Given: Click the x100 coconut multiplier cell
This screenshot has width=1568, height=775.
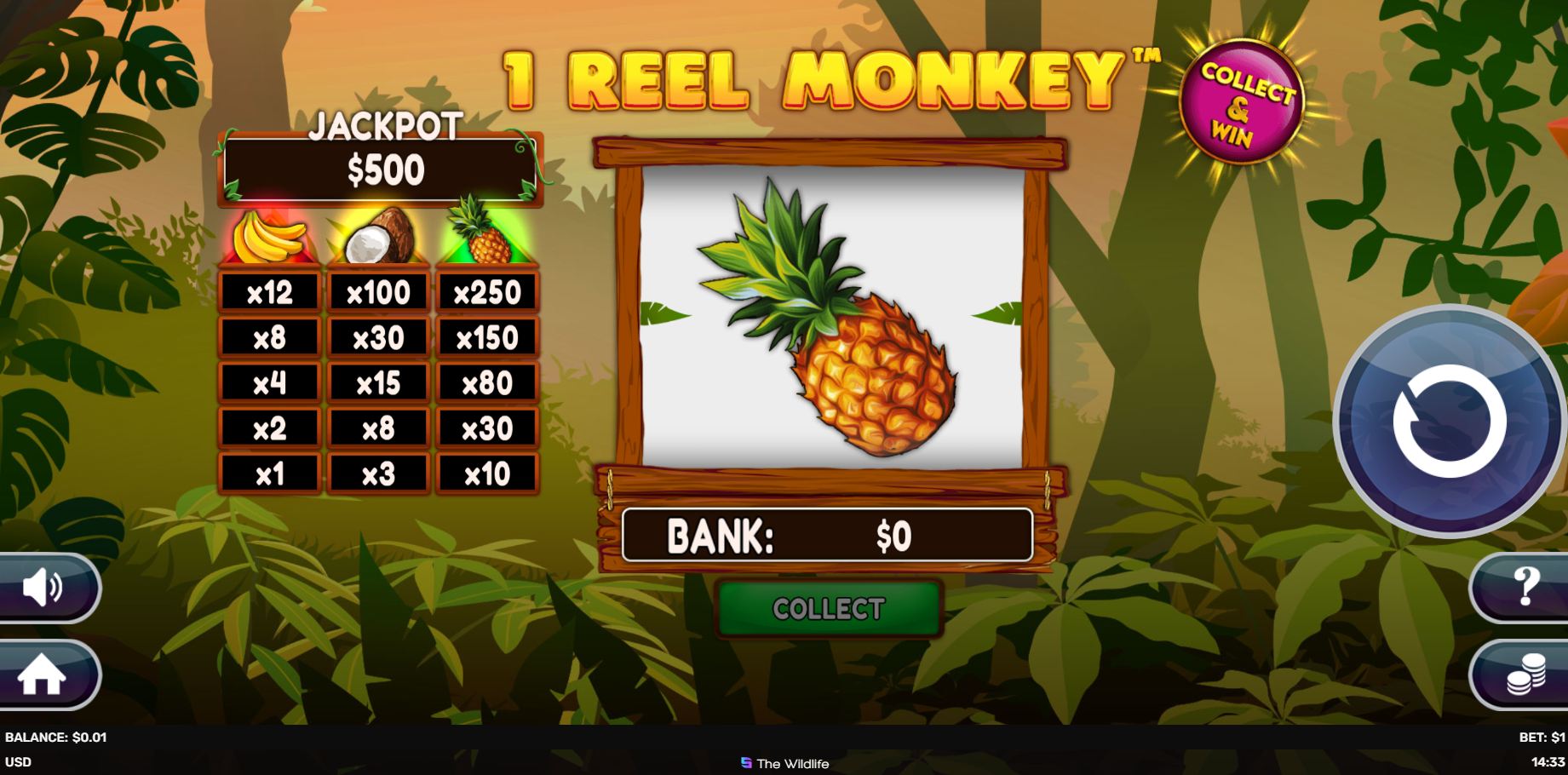Looking at the screenshot, I should (x=380, y=291).
